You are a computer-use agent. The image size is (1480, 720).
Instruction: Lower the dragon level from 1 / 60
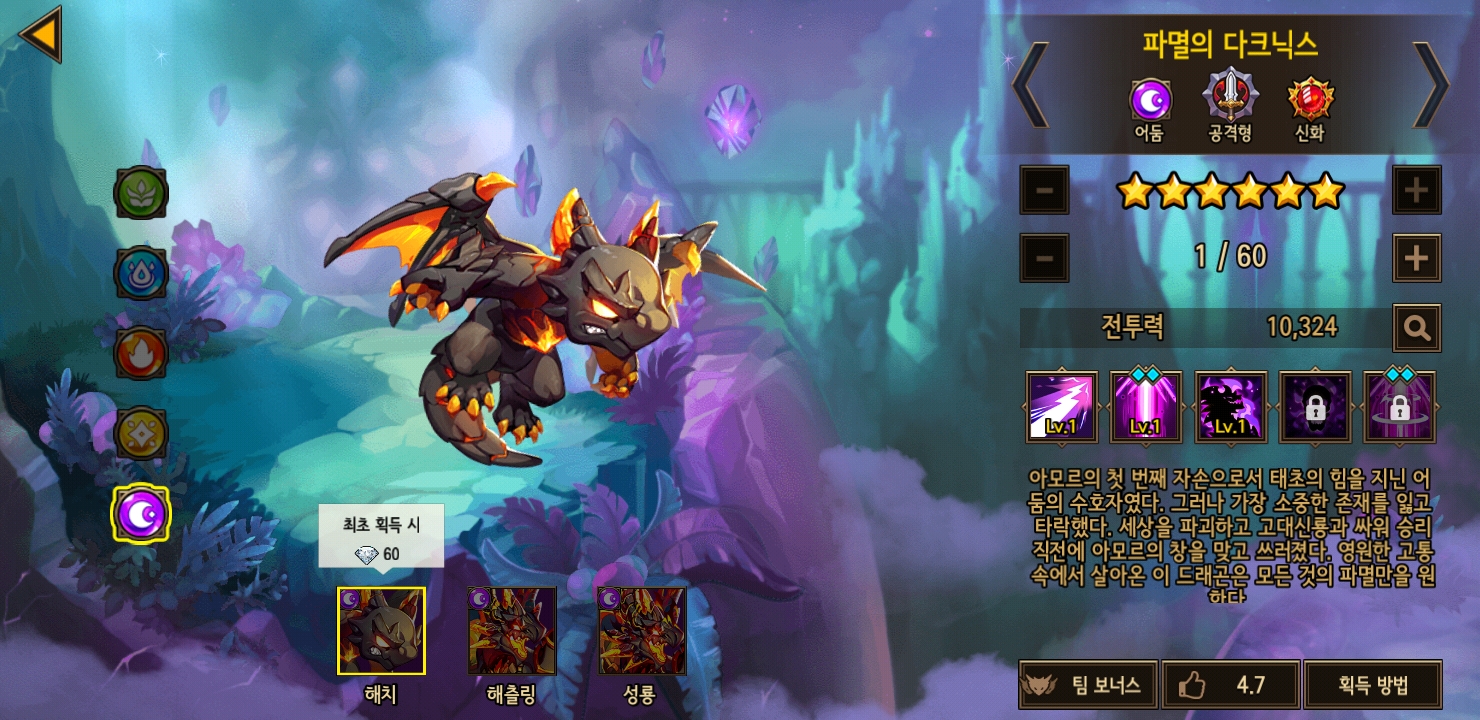point(1044,258)
